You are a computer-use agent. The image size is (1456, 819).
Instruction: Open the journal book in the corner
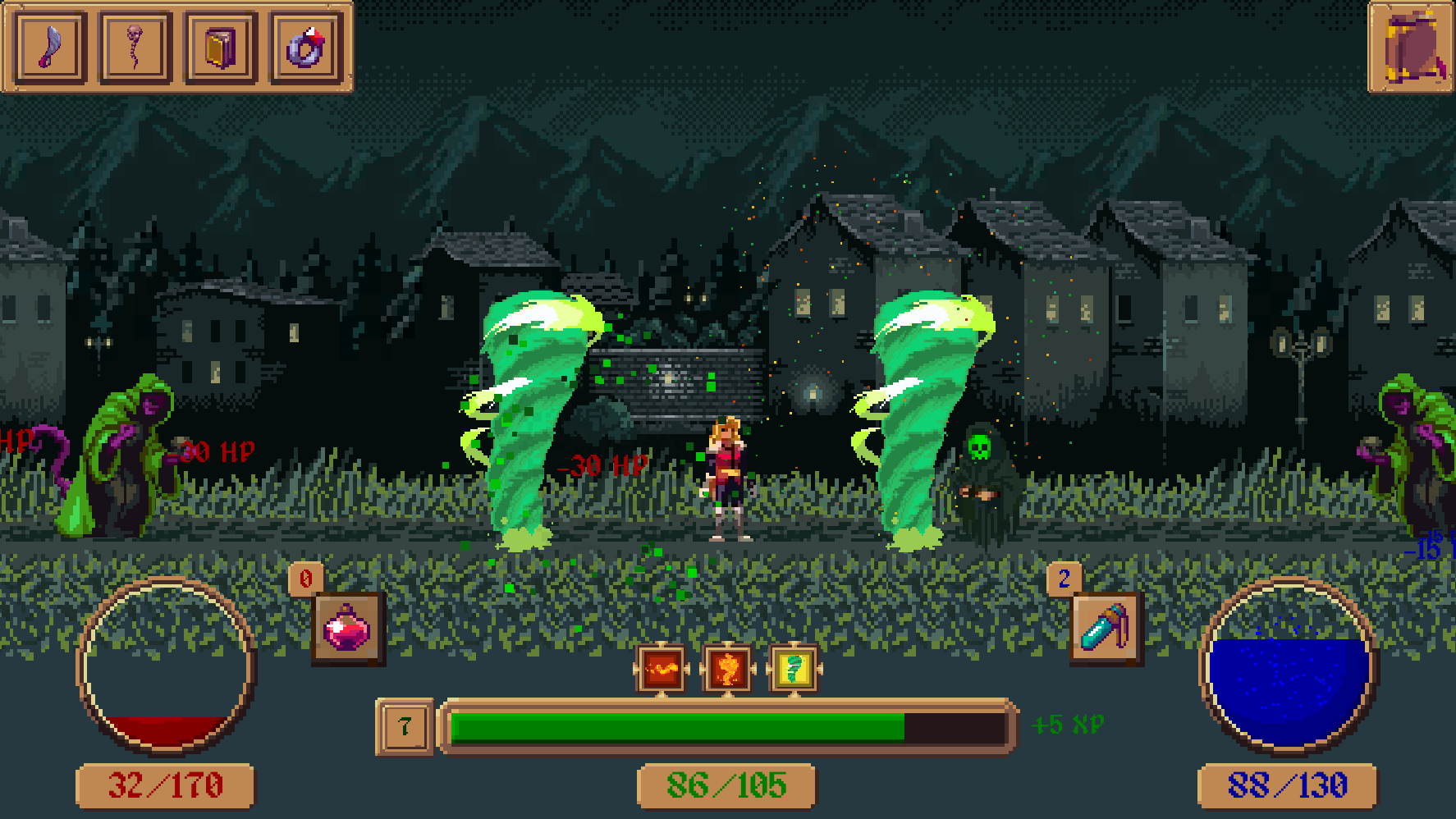1411,48
